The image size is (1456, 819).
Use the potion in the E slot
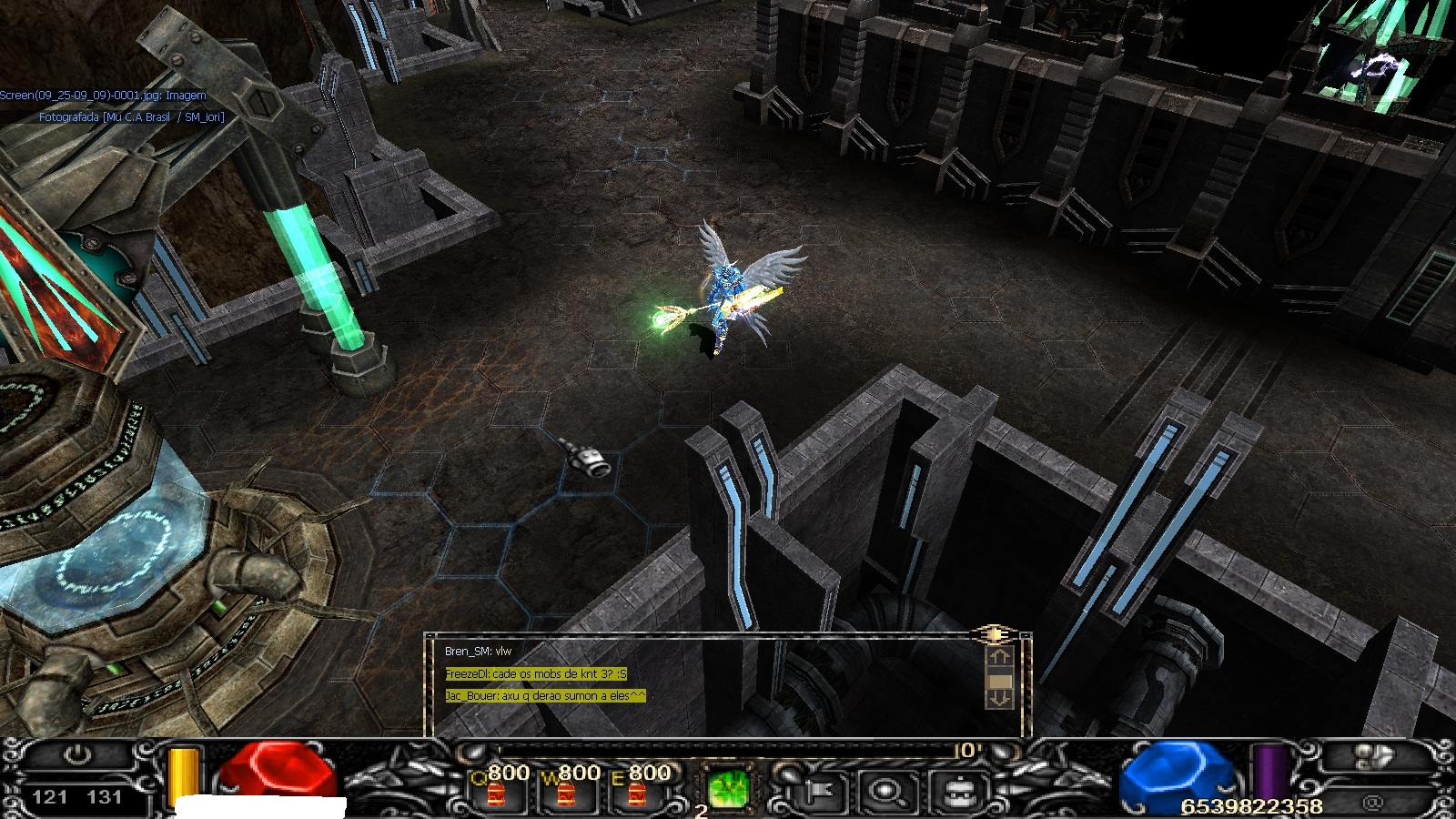pos(637,794)
